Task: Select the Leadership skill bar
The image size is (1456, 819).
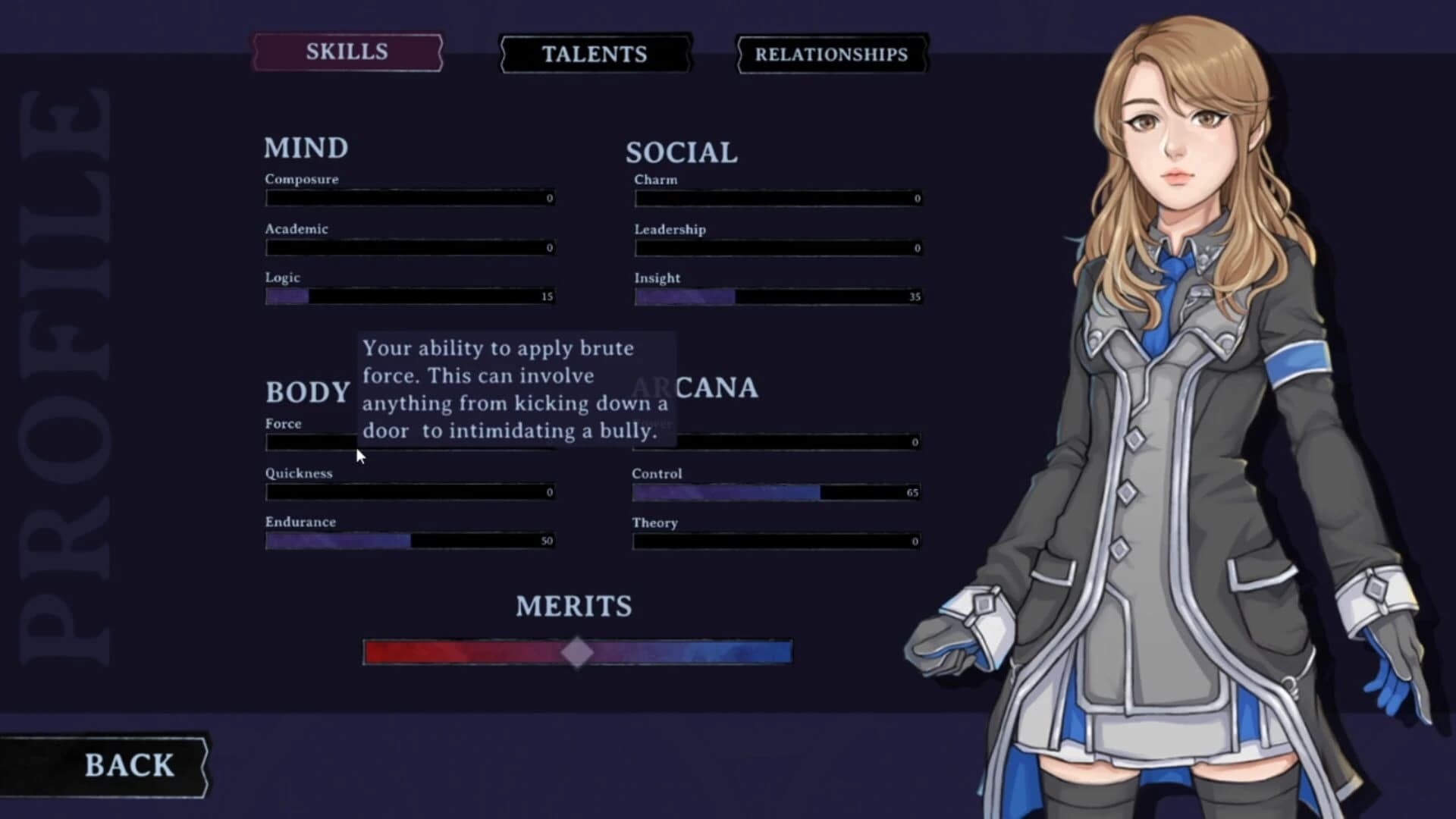Action: tap(777, 246)
